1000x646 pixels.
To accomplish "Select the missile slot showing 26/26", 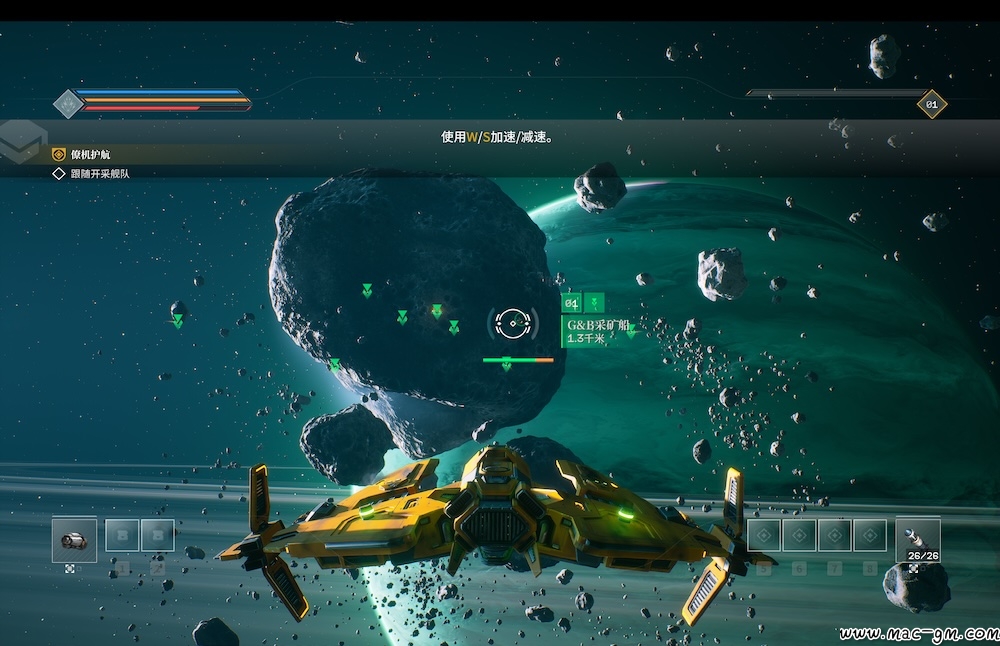I will 917,538.
